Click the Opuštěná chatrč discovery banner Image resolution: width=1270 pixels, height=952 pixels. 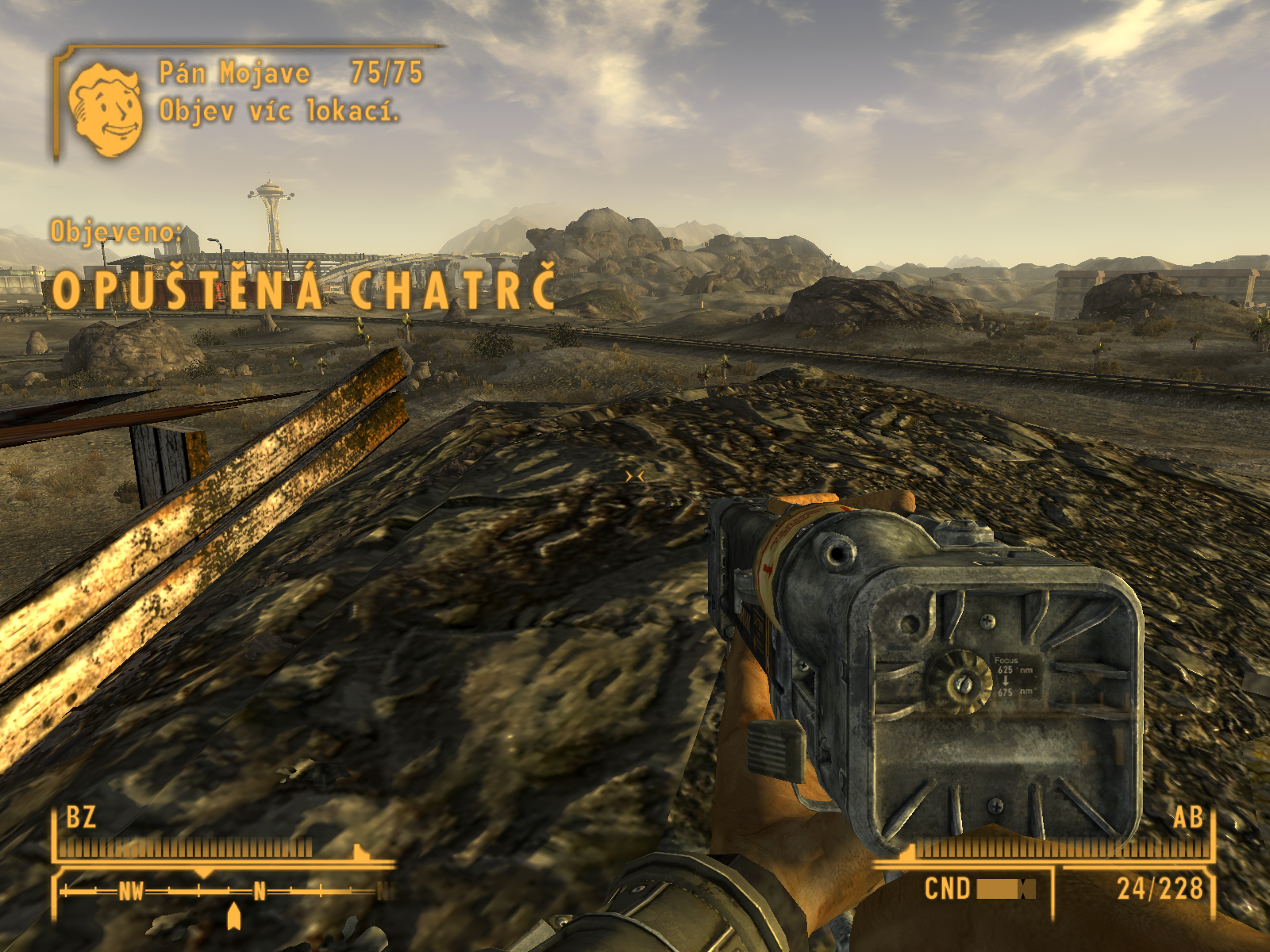(x=303, y=290)
